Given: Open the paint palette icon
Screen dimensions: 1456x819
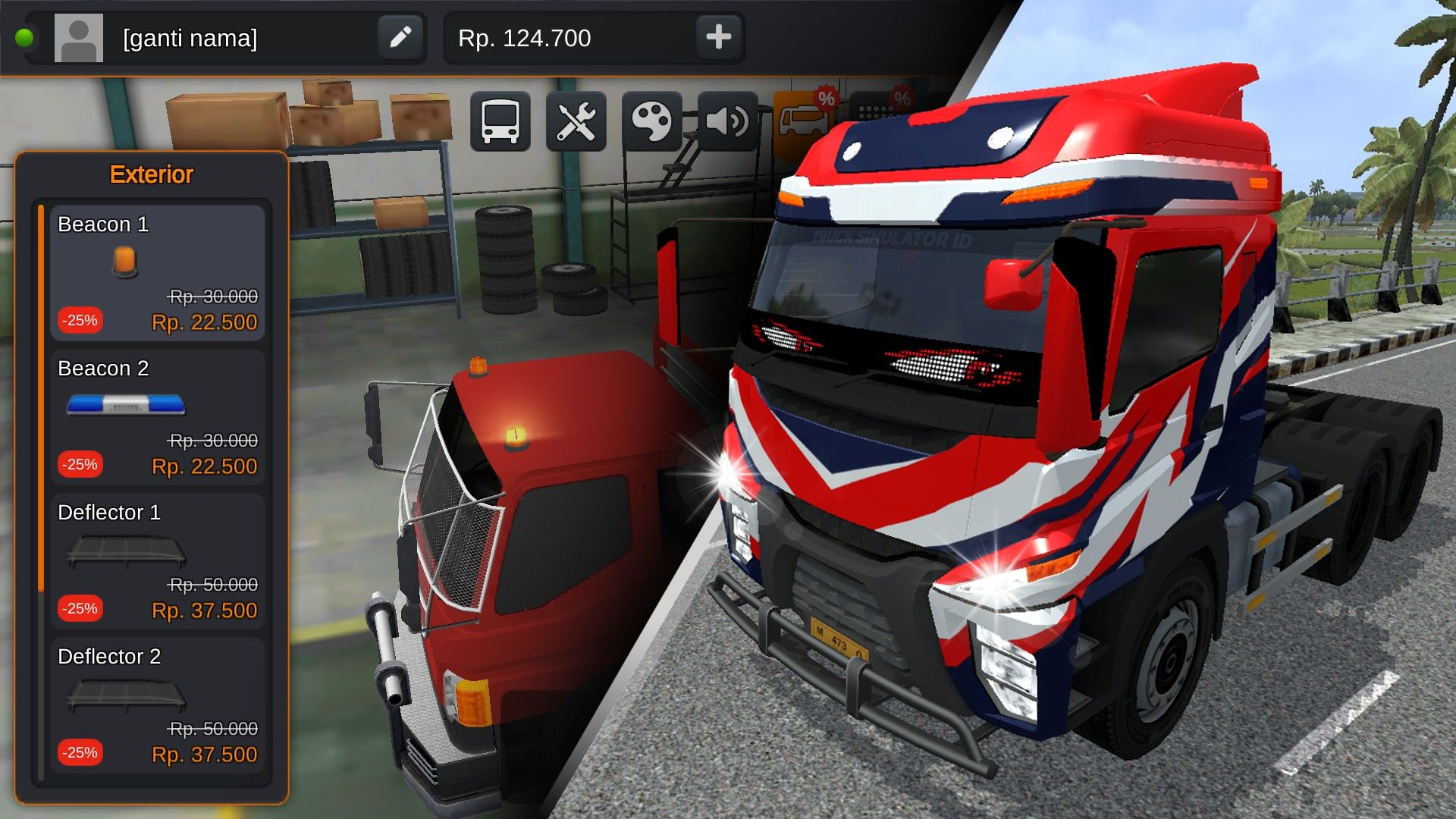Looking at the screenshot, I should tap(651, 121).
